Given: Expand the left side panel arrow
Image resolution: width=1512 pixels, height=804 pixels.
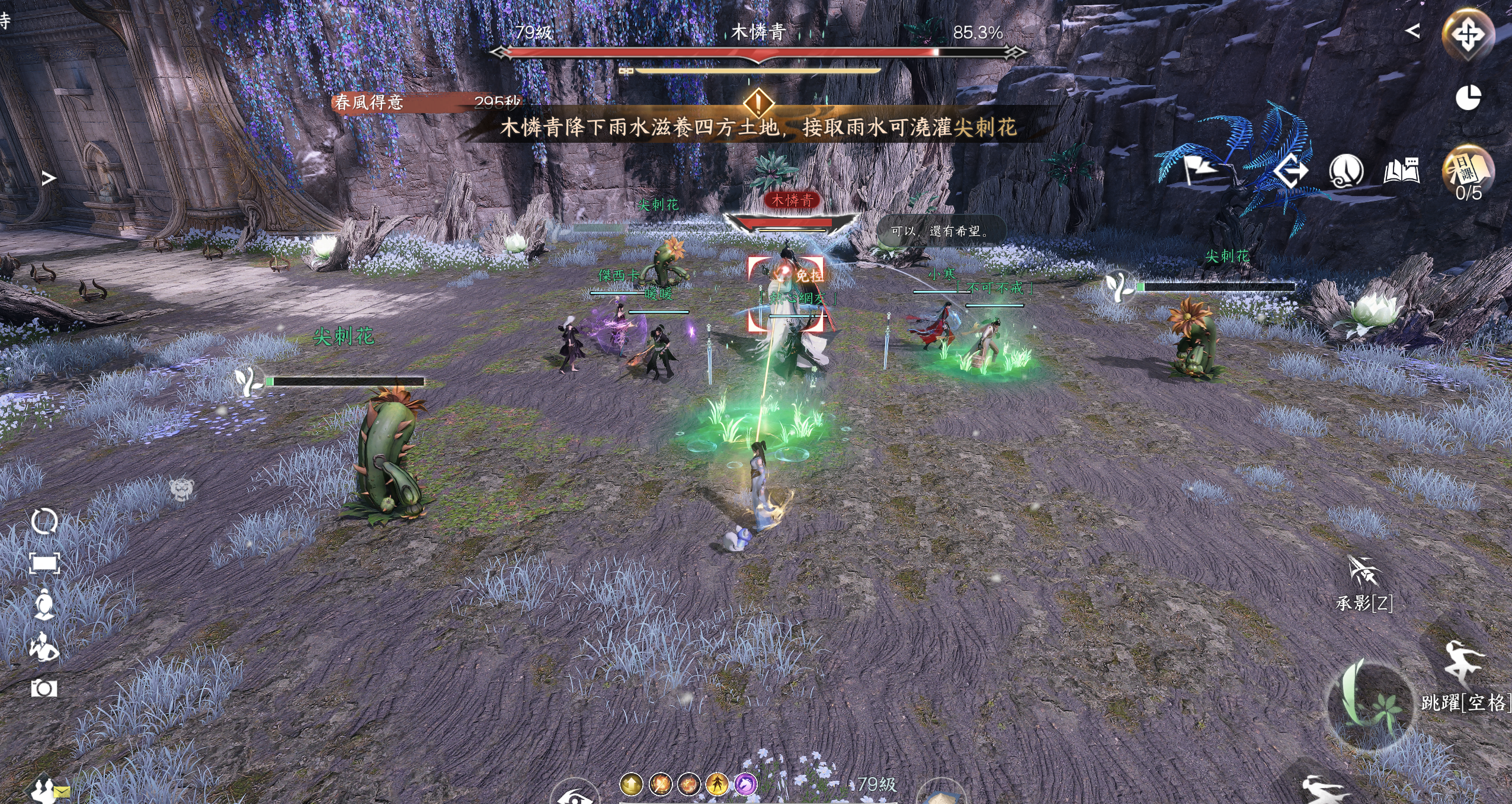Looking at the screenshot, I should click(49, 178).
